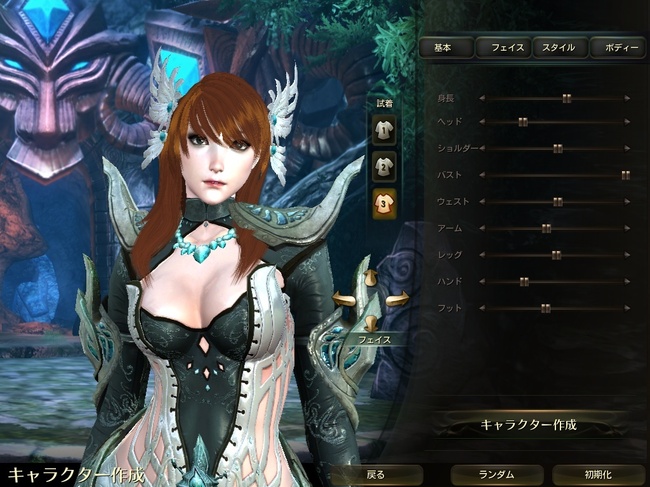Click the highlighted try-on outfit 3
The image size is (650, 487).
pos(384,203)
